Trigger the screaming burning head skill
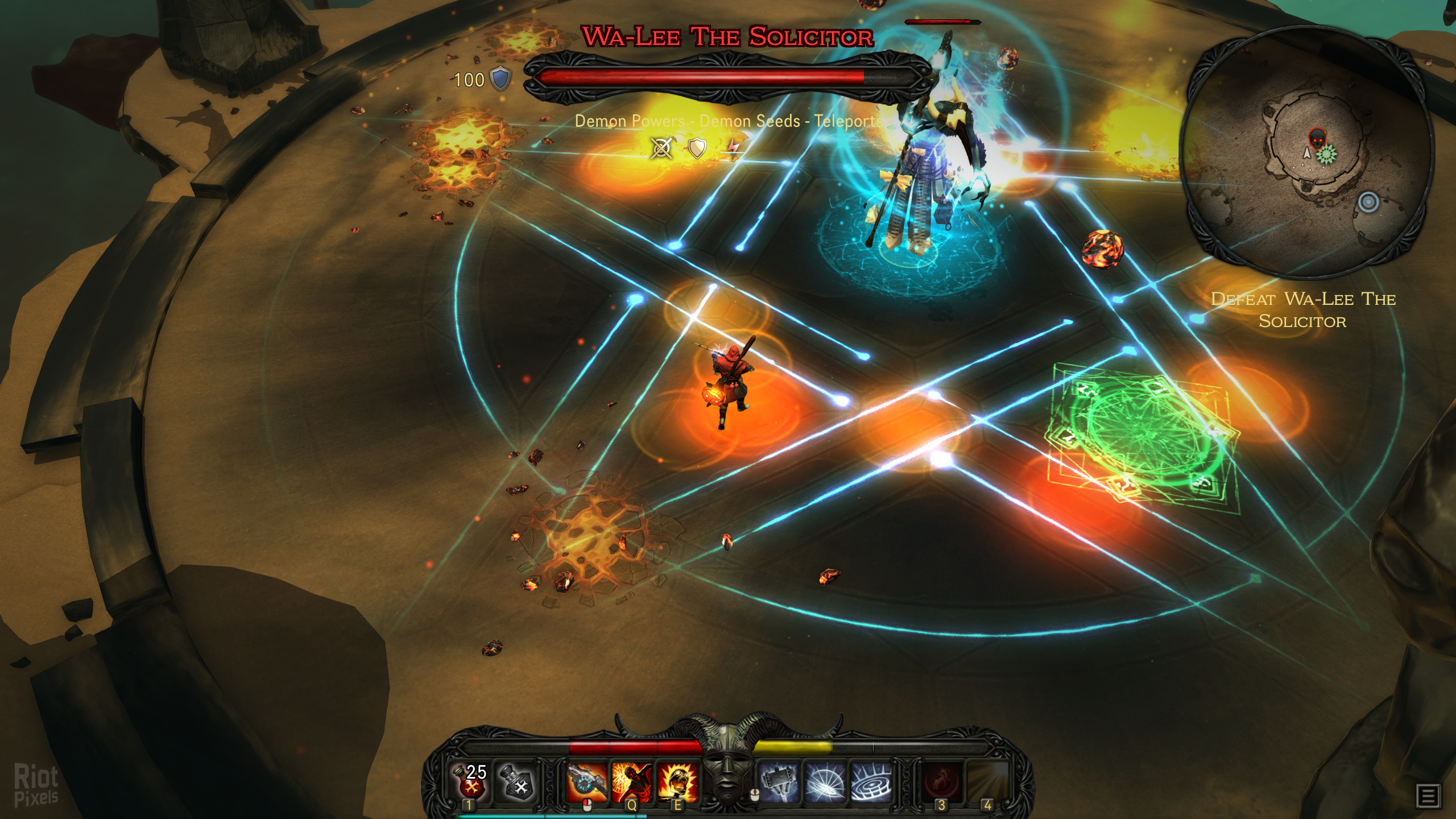 pyautogui.click(x=677, y=781)
